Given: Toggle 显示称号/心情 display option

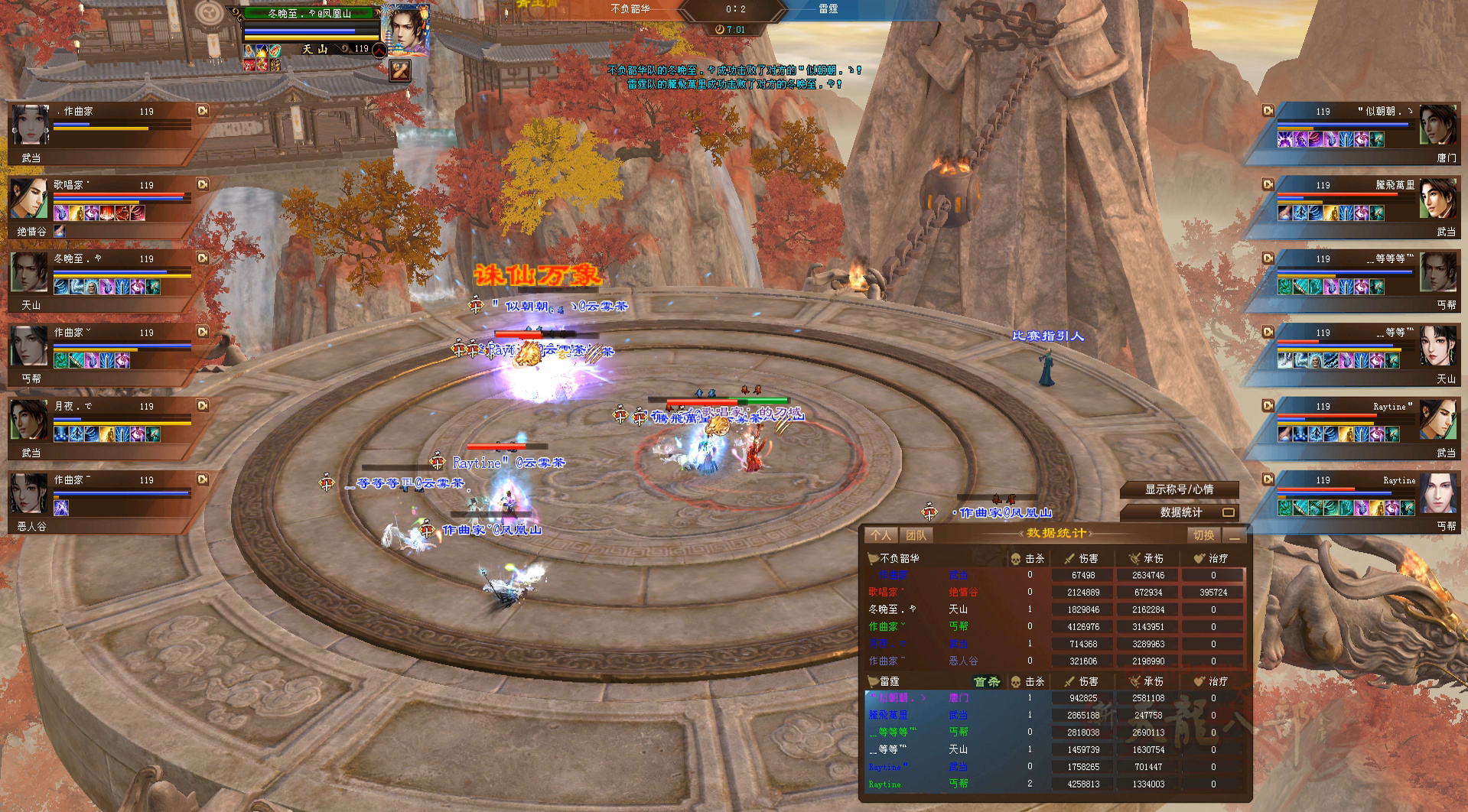Looking at the screenshot, I should [x=1178, y=490].
